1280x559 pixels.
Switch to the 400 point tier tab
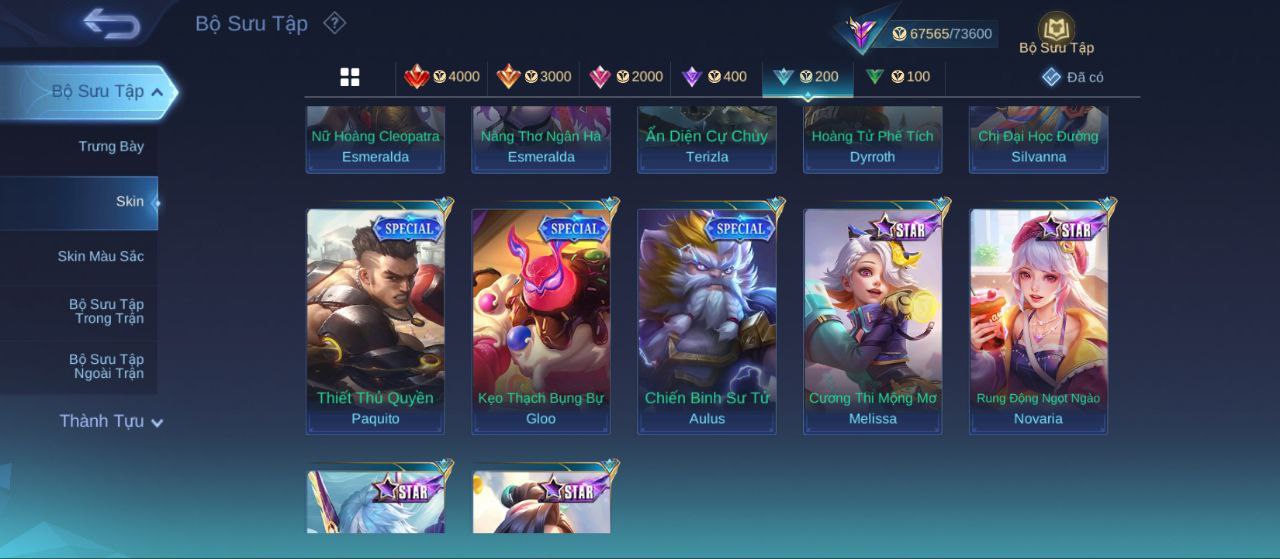coord(714,77)
